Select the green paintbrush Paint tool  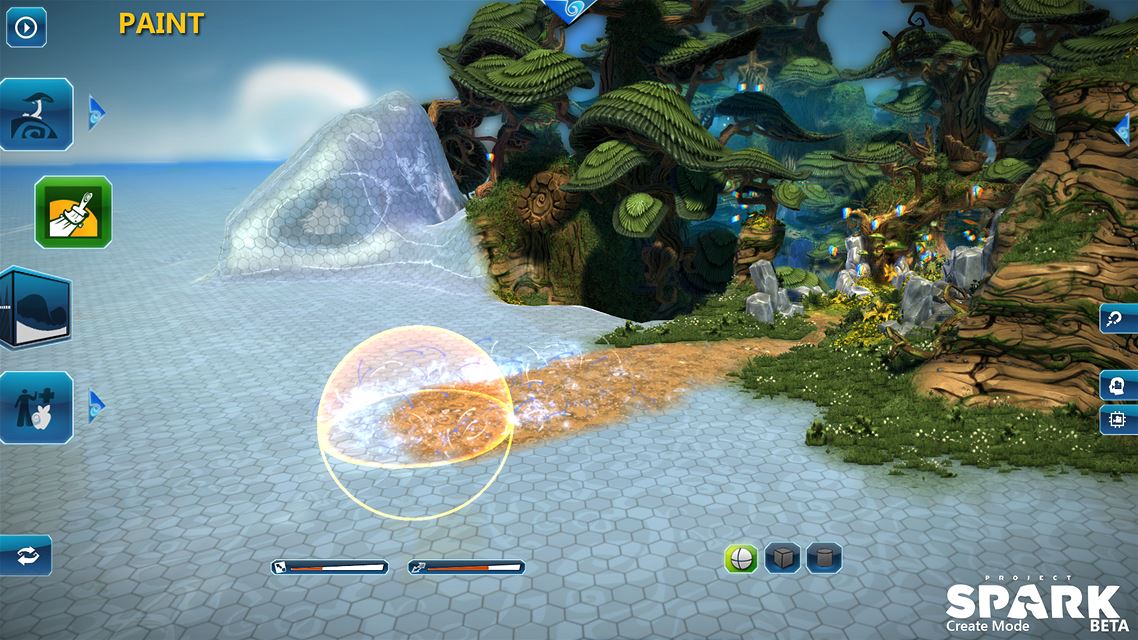tap(73, 212)
